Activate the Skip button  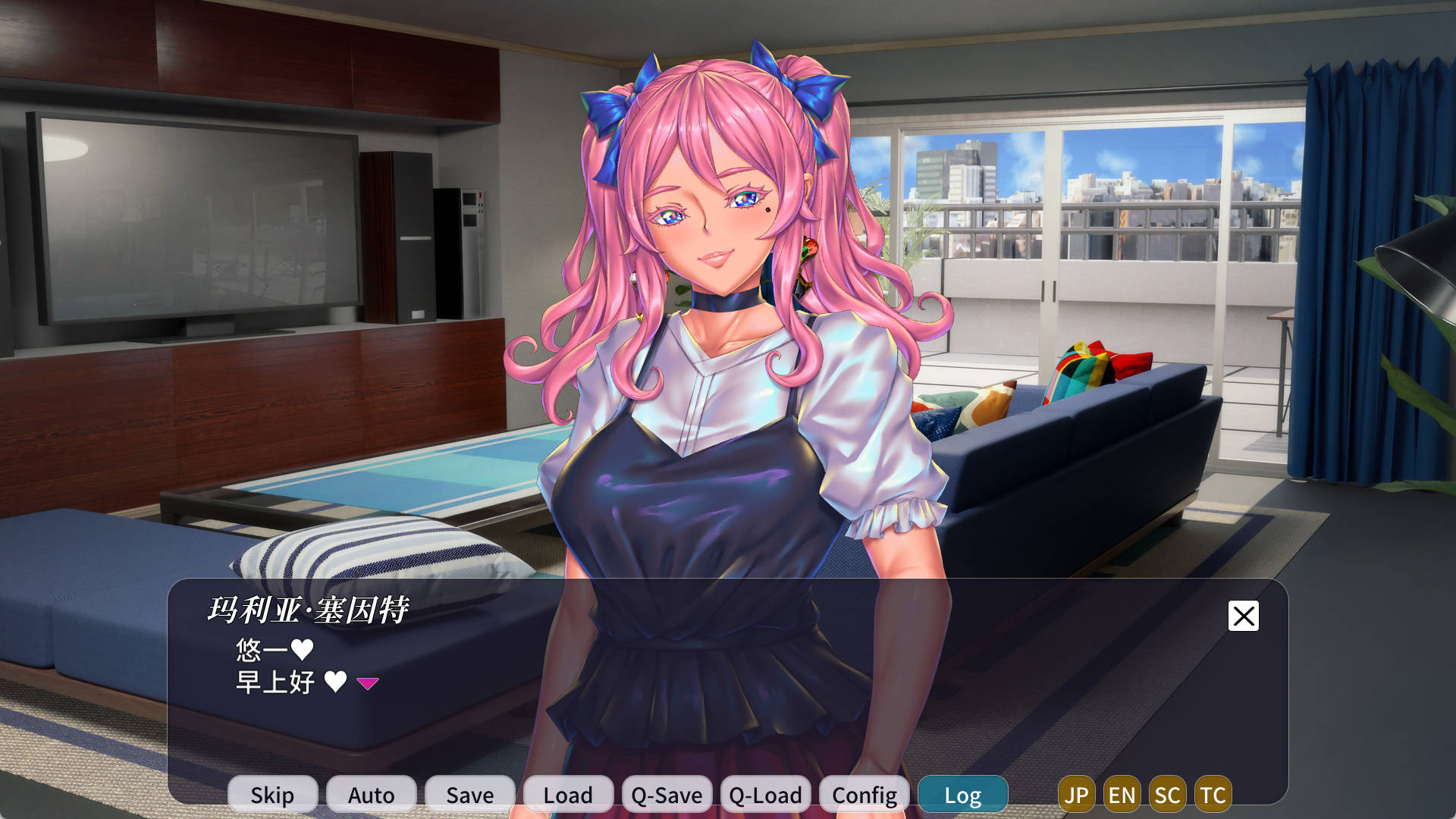coord(272,794)
